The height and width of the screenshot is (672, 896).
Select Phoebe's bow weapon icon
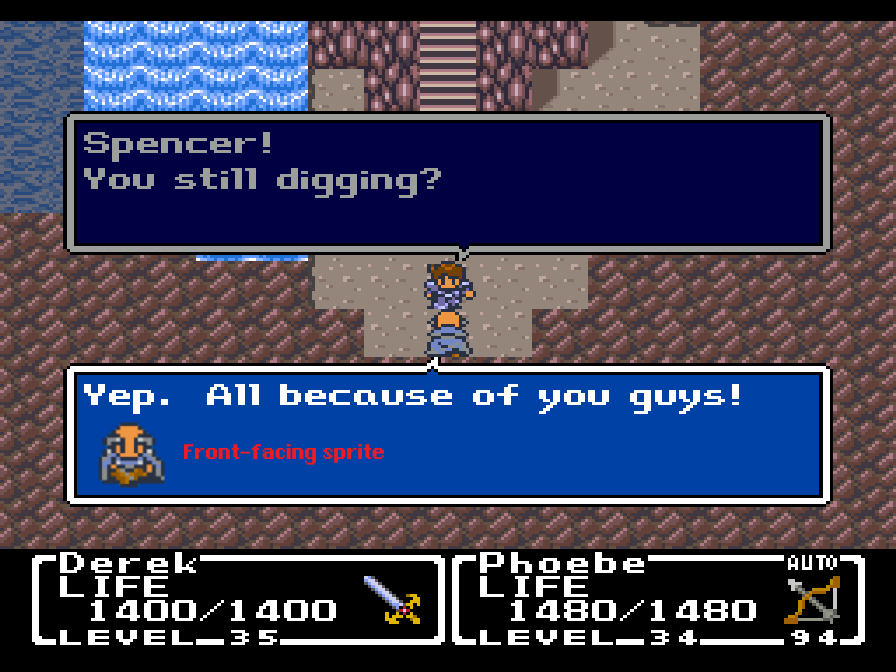click(812, 600)
